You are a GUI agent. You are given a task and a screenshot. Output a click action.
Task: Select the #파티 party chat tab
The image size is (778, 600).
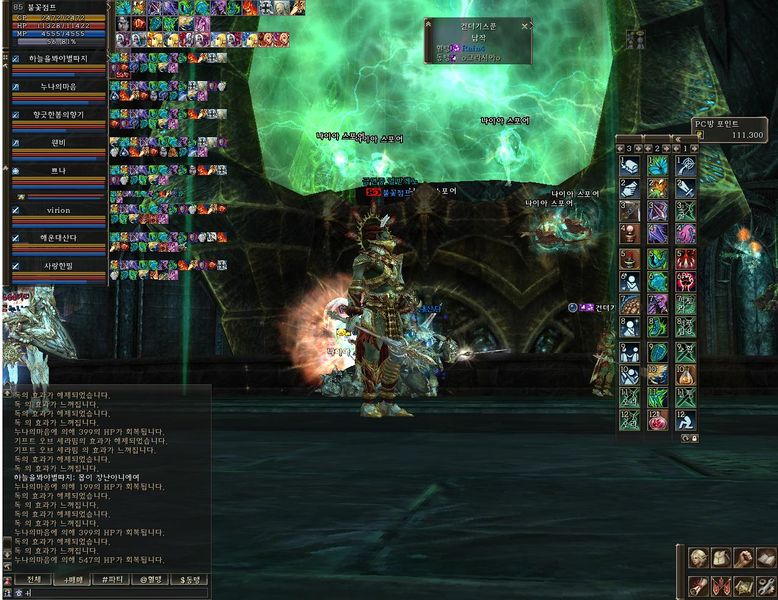pyautogui.click(x=113, y=579)
